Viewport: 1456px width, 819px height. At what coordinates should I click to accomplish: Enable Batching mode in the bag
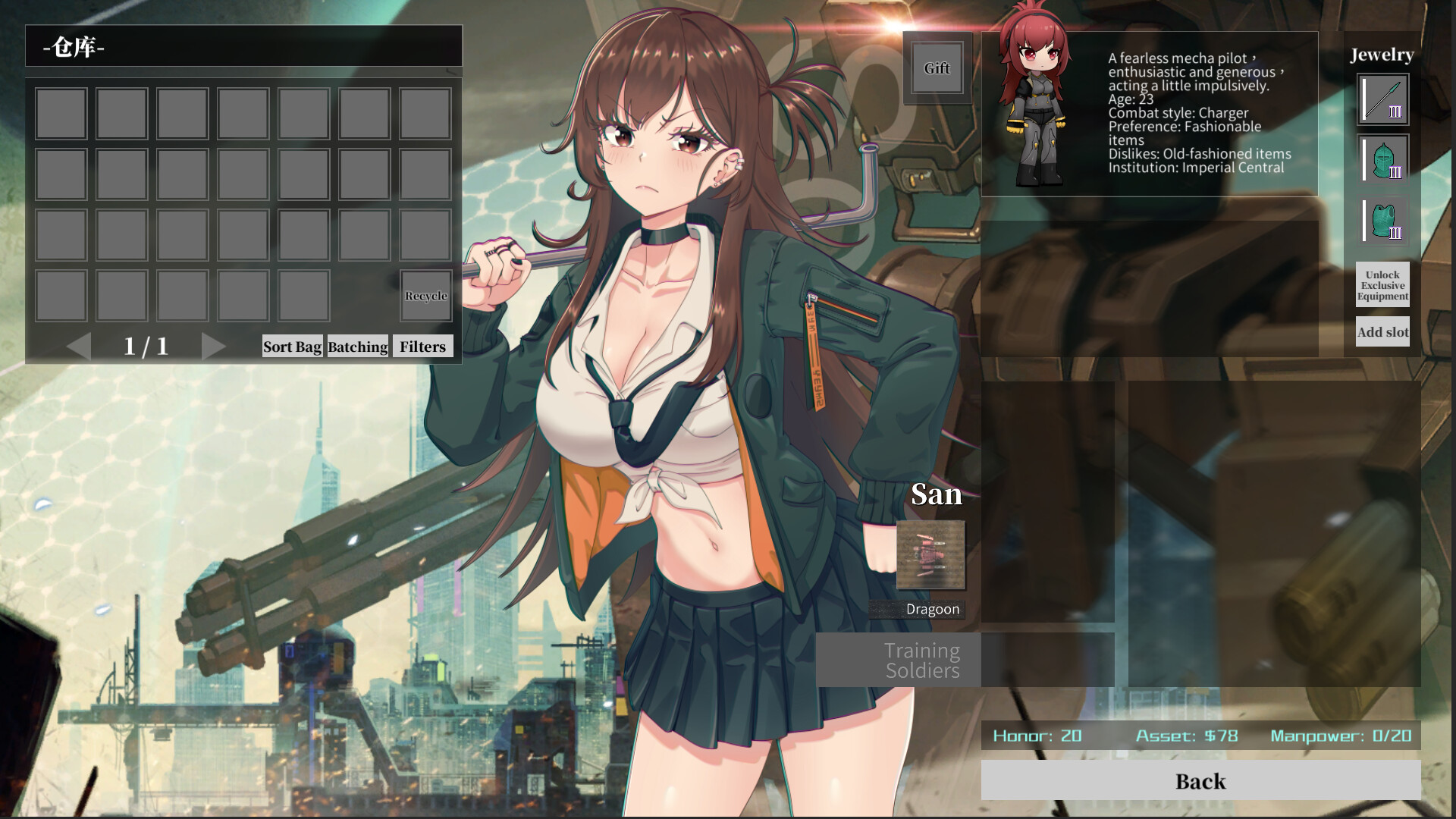(x=357, y=347)
